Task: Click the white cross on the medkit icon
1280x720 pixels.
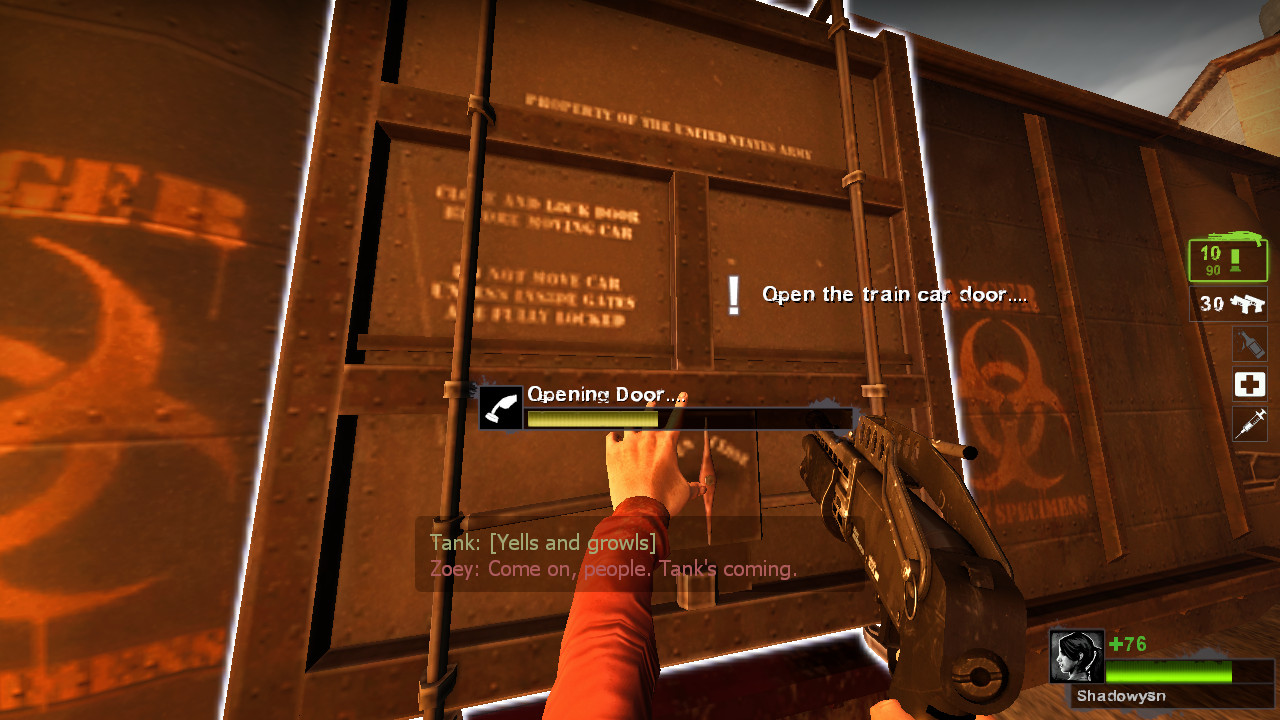Action: (x=1250, y=384)
